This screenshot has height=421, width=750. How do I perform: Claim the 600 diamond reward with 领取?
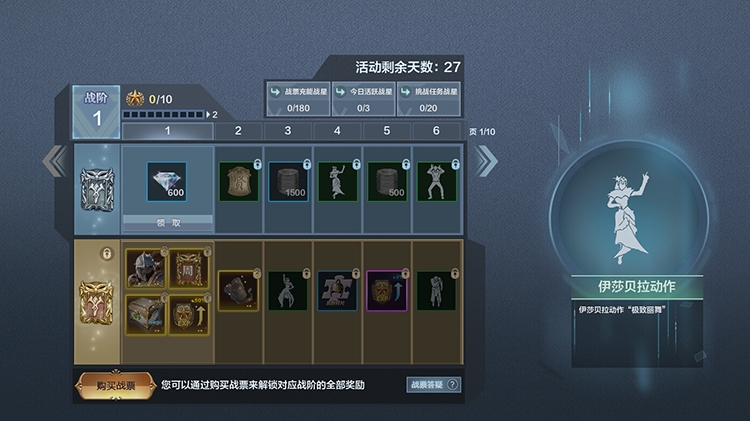coord(168,220)
